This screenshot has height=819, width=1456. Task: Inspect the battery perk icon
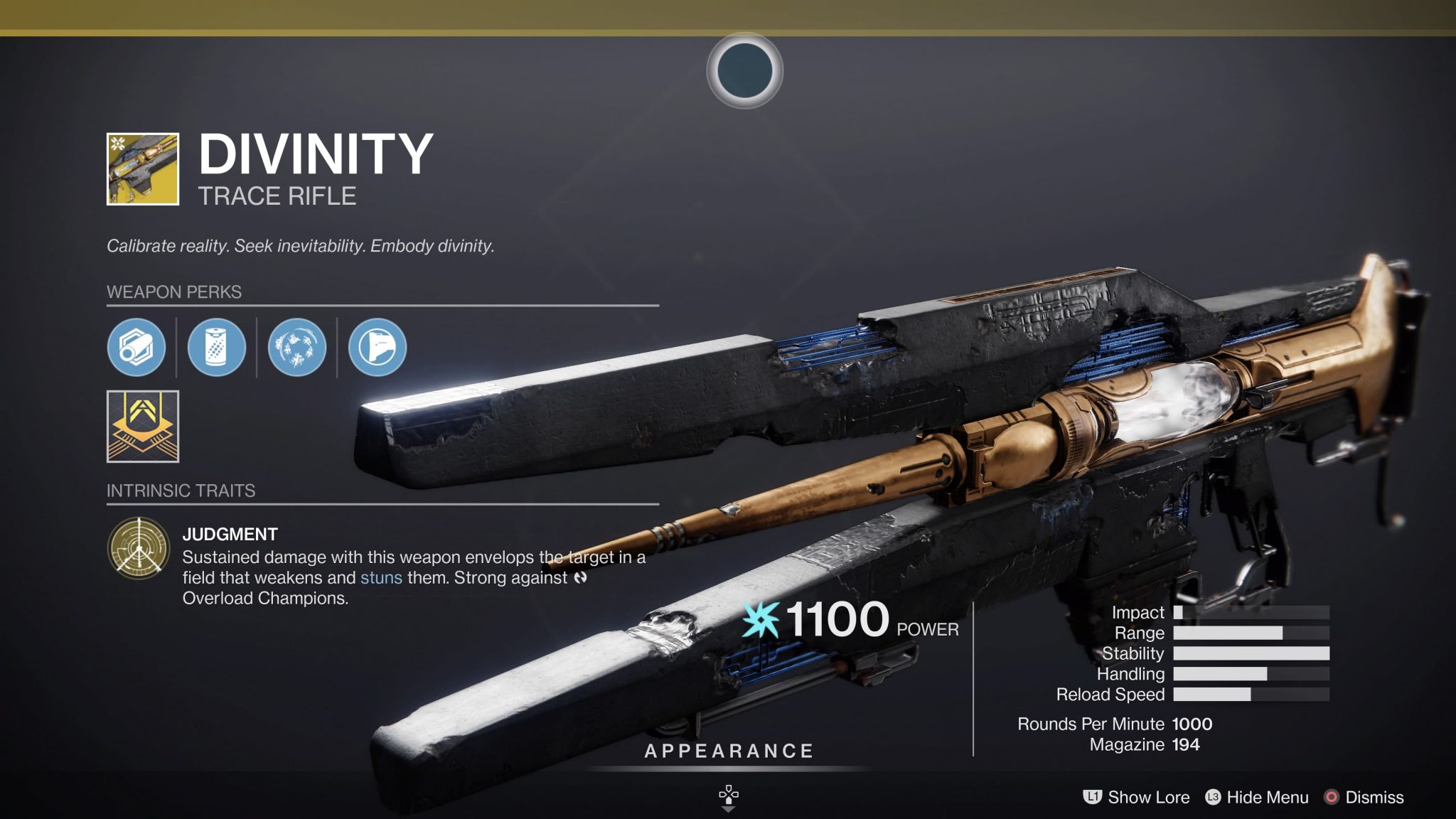[216, 348]
